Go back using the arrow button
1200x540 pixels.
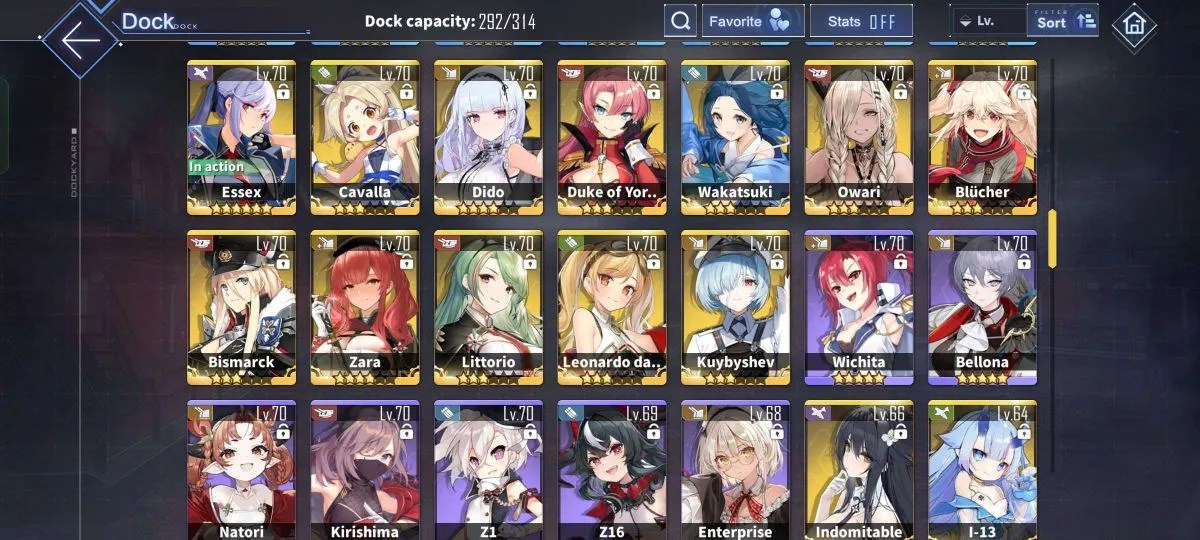pos(80,41)
